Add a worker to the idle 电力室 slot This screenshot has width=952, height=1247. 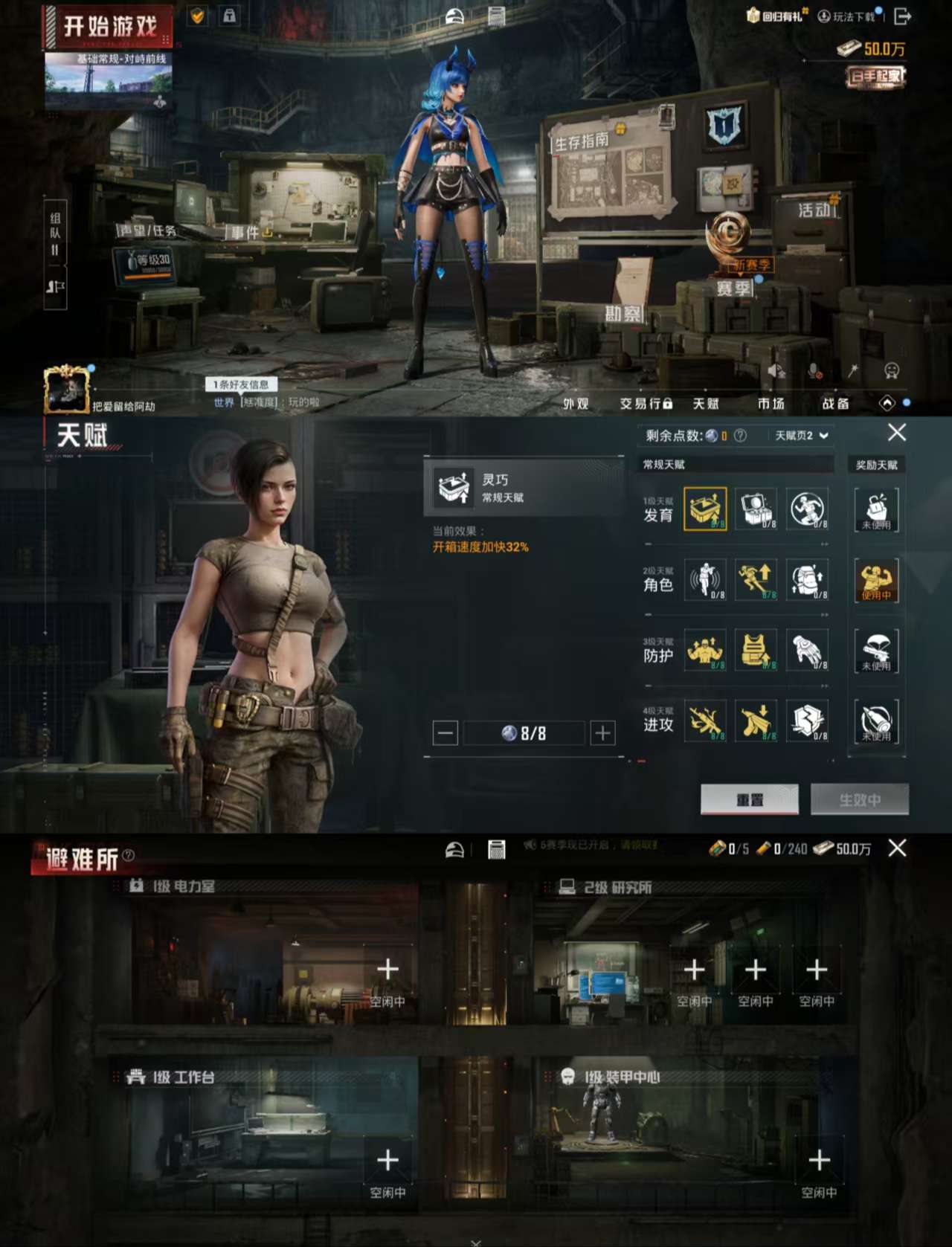[387, 969]
